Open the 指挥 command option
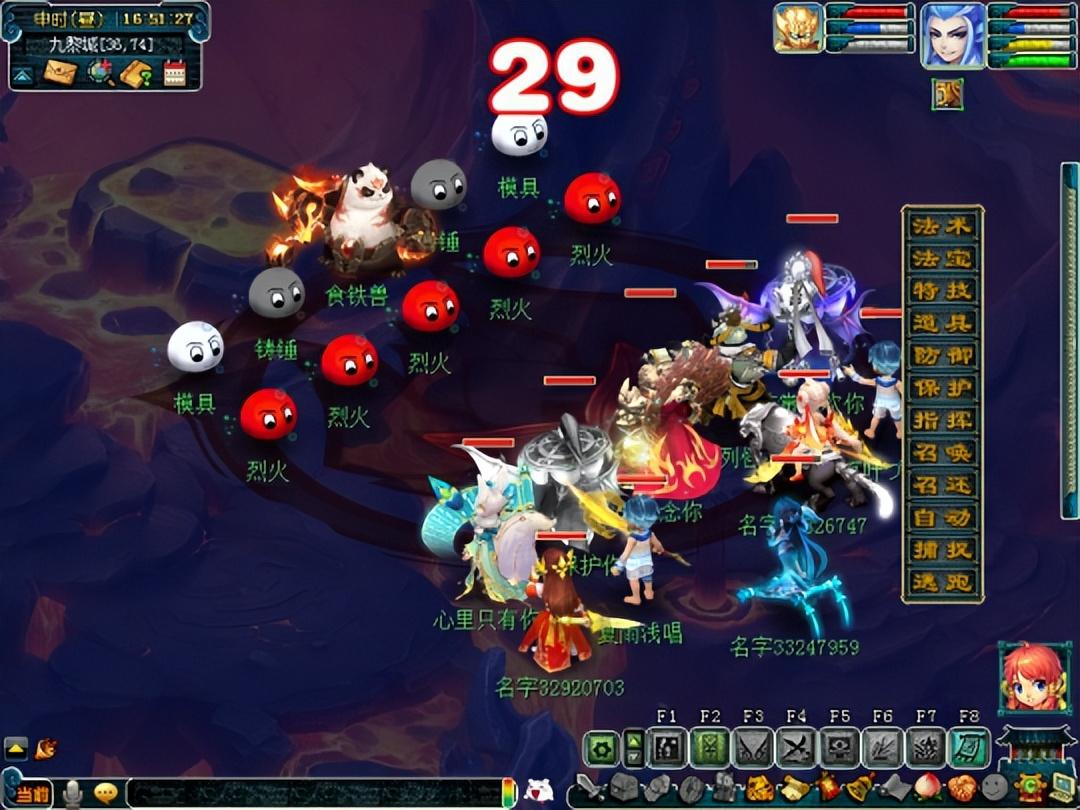The height and width of the screenshot is (810, 1080). coord(942,421)
